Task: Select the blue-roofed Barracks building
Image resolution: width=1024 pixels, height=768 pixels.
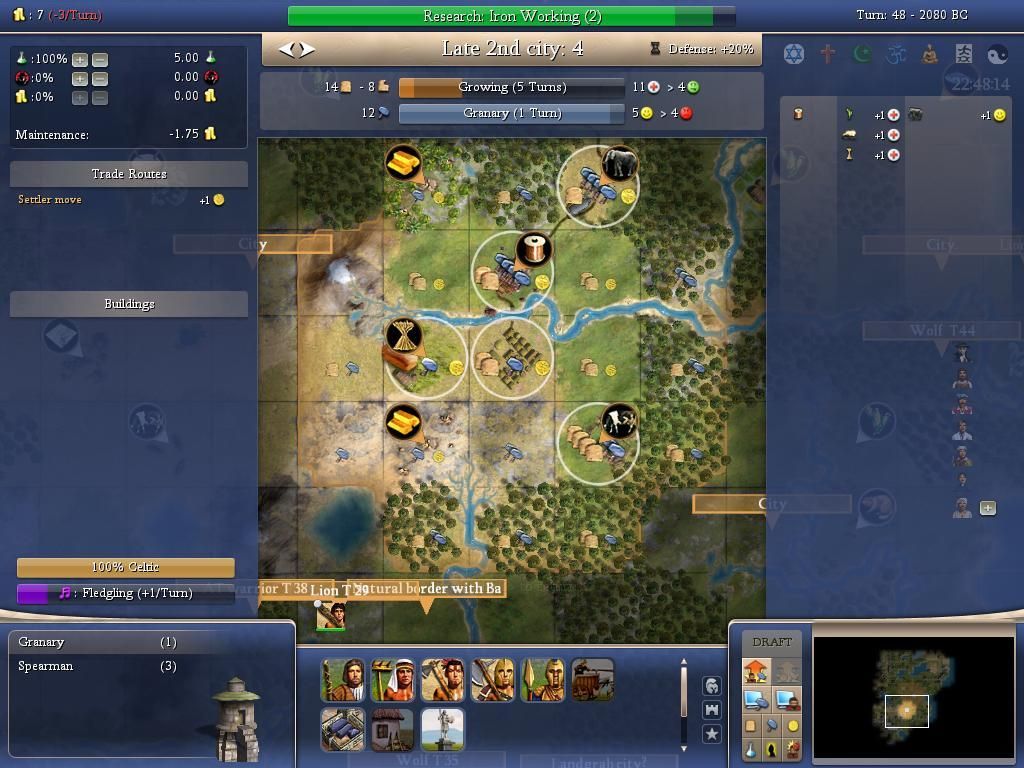Action: click(x=342, y=730)
